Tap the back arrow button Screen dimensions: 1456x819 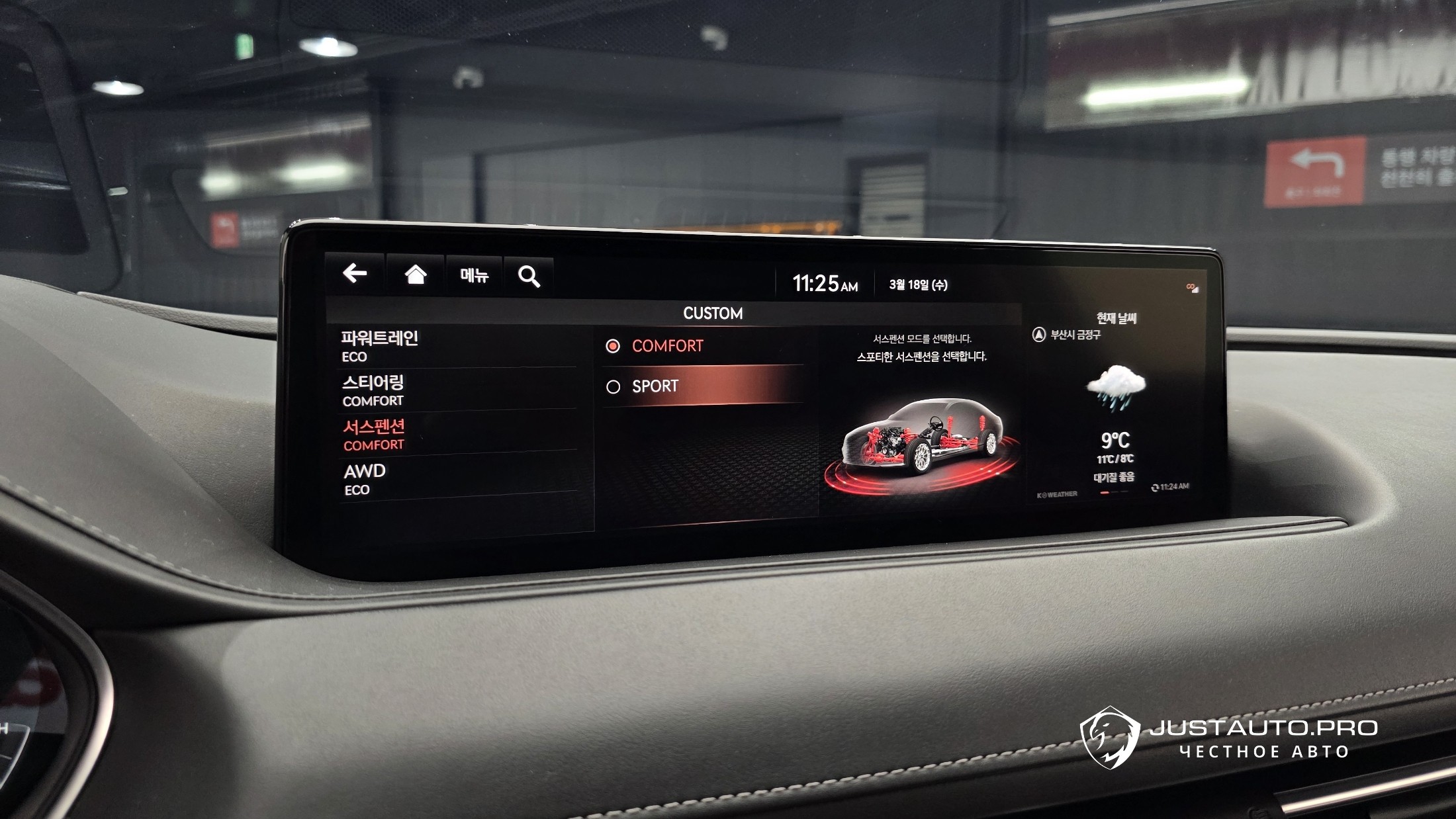pyautogui.click(x=355, y=273)
